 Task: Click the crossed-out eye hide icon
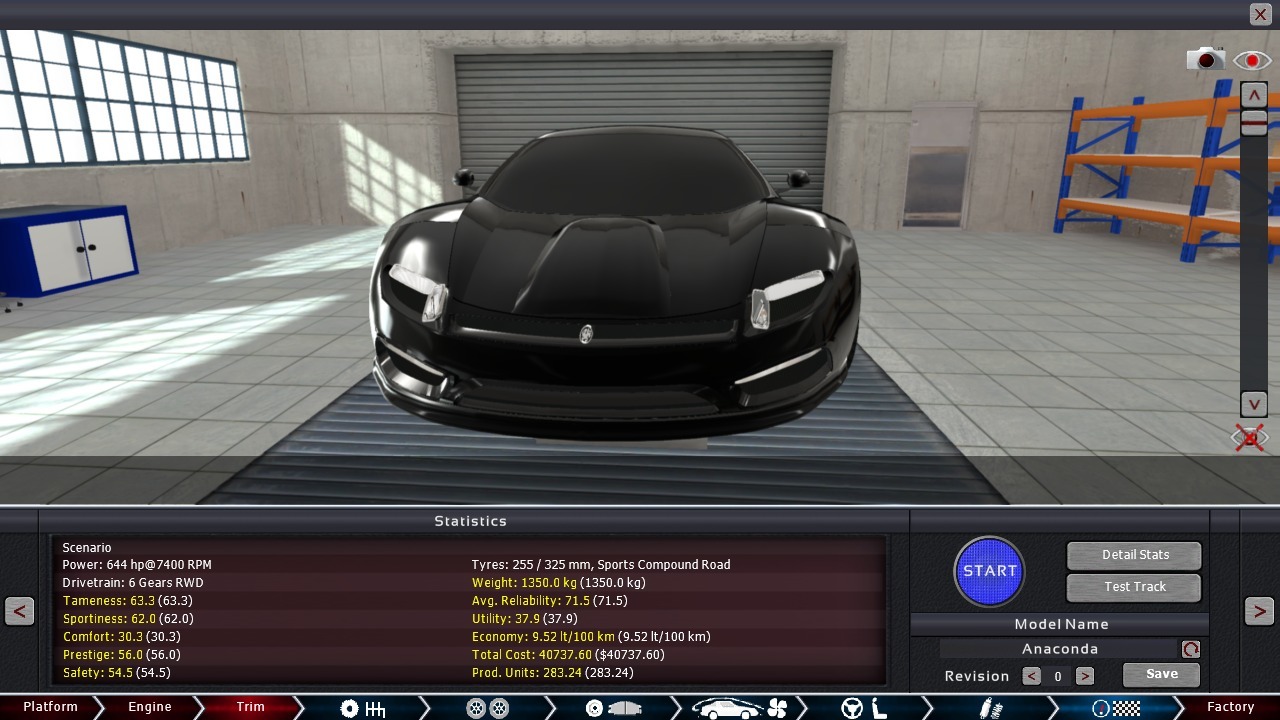(1250, 437)
